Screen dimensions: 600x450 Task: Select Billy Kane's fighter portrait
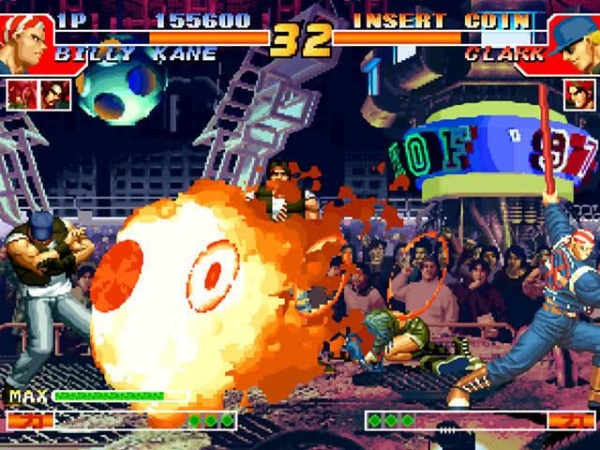tap(24, 40)
